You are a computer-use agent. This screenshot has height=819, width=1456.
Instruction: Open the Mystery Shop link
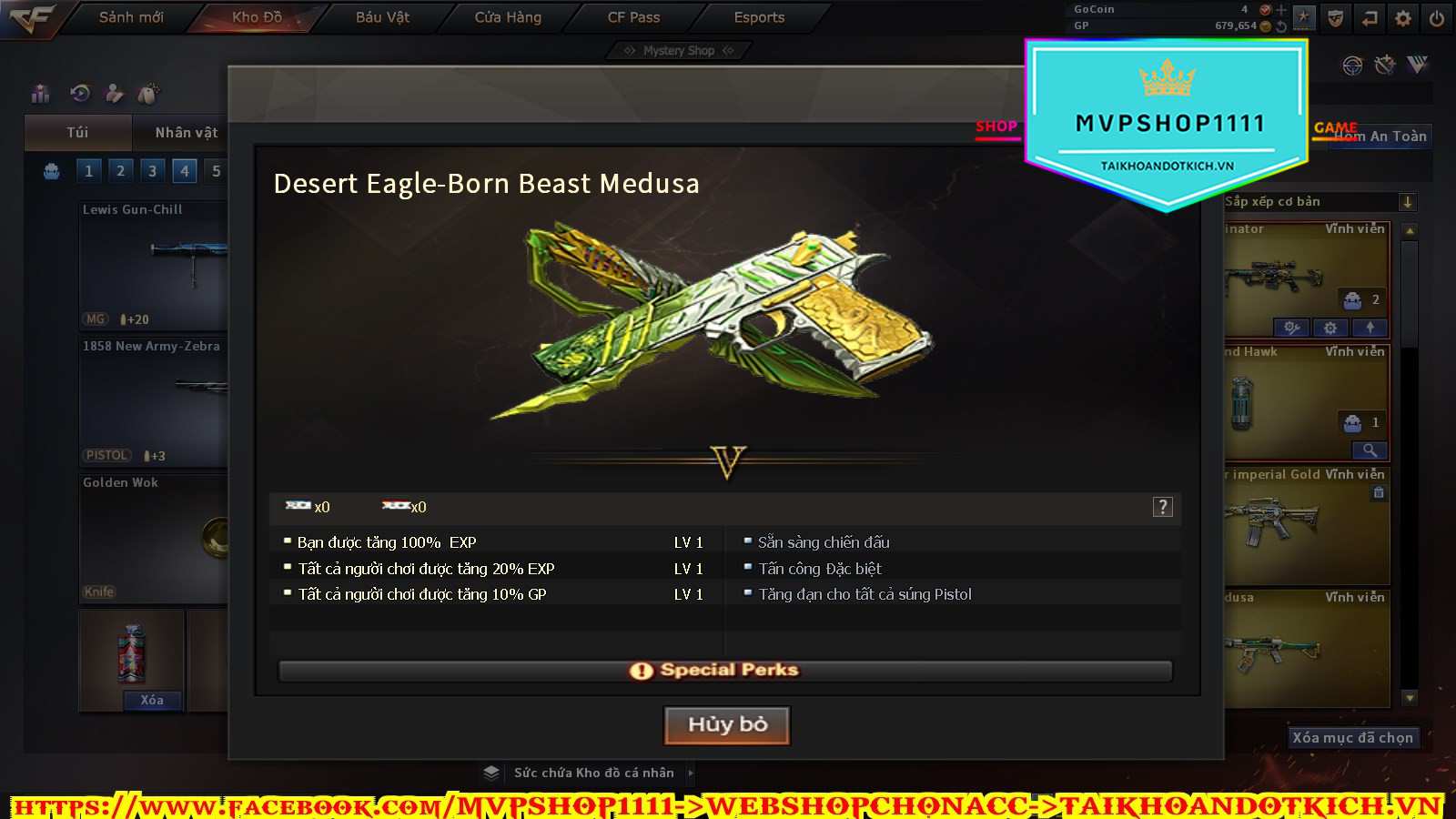point(678,51)
